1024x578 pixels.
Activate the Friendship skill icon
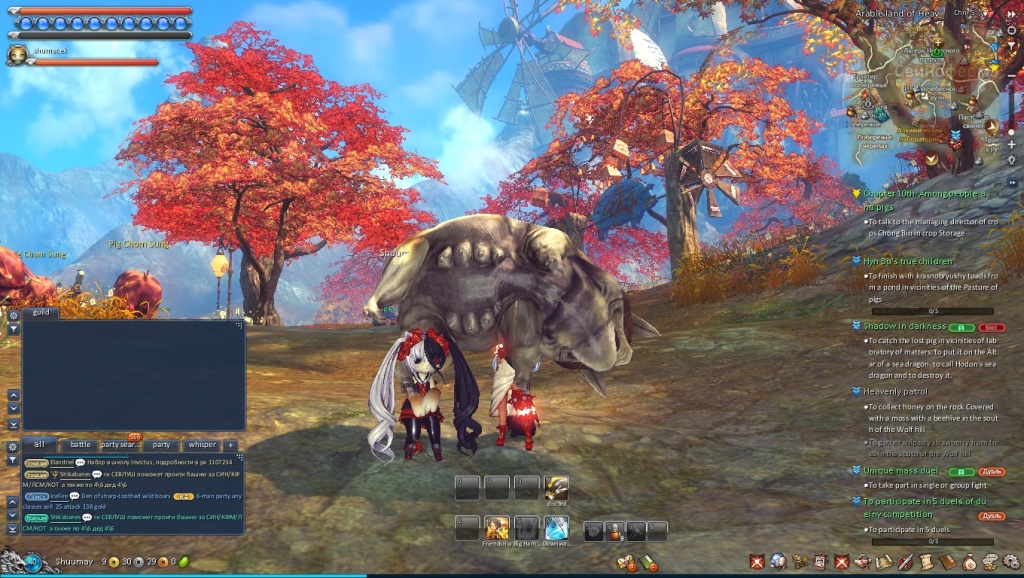tap(497, 527)
